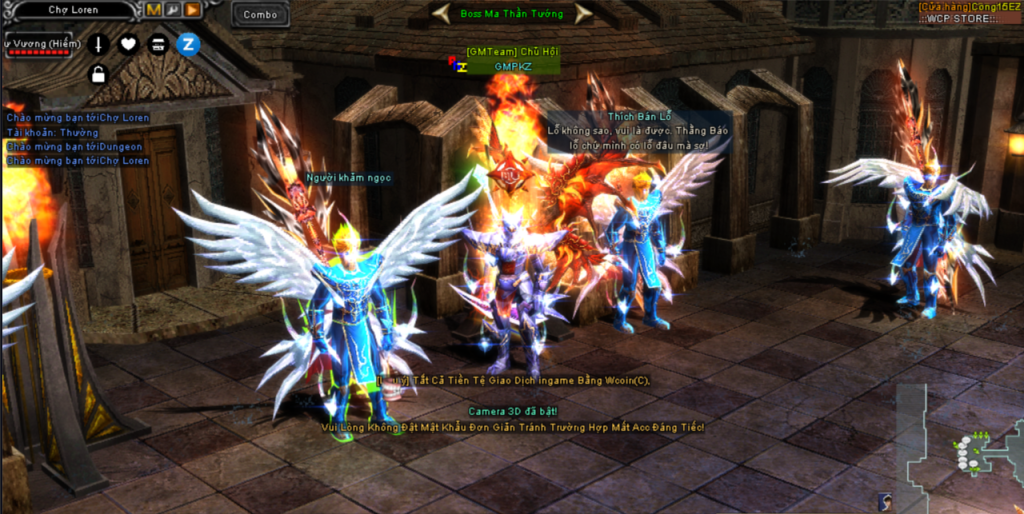Open the minimap overlay

(968, 448)
